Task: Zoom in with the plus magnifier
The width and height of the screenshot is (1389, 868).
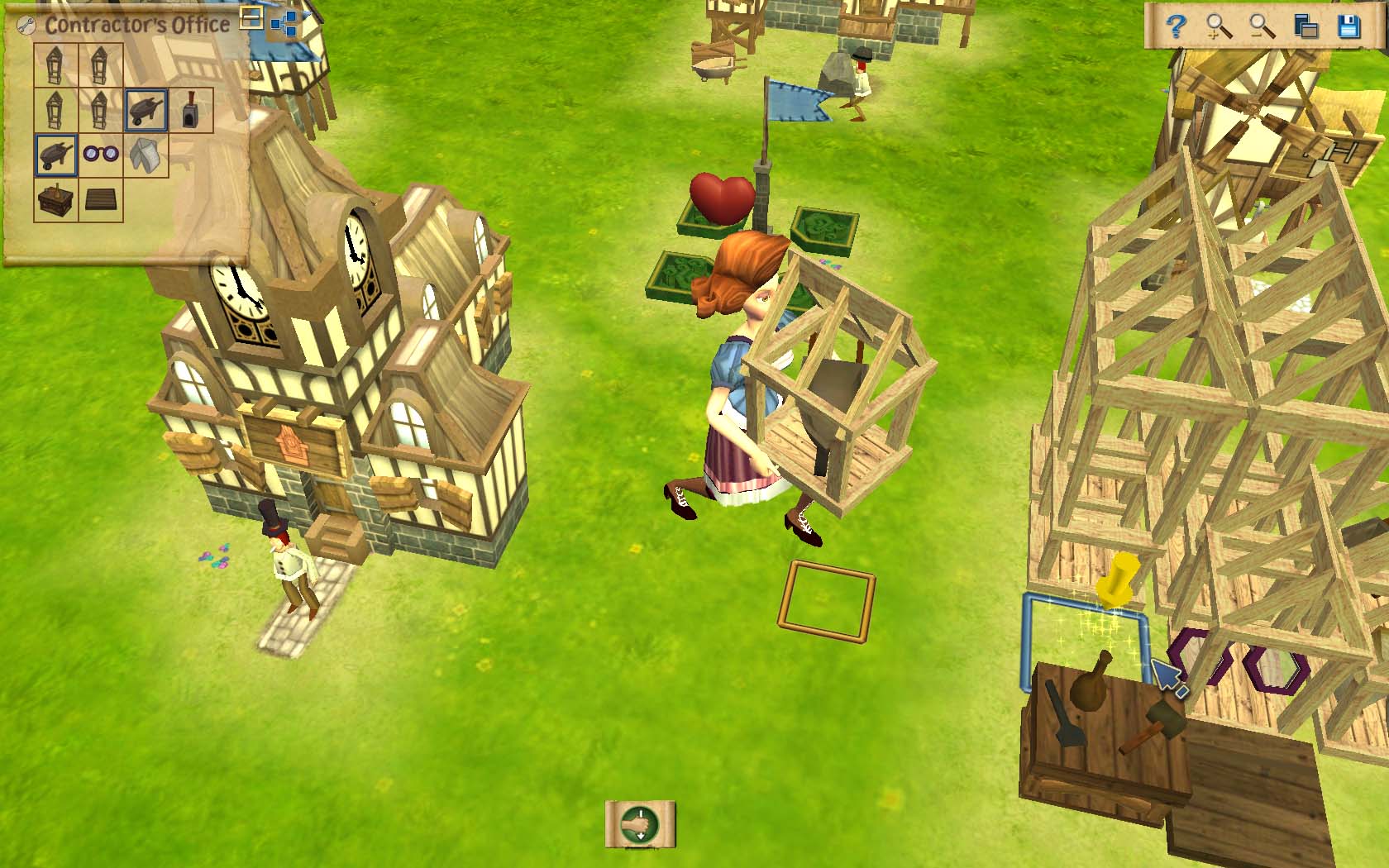Action: [x=1220, y=28]
